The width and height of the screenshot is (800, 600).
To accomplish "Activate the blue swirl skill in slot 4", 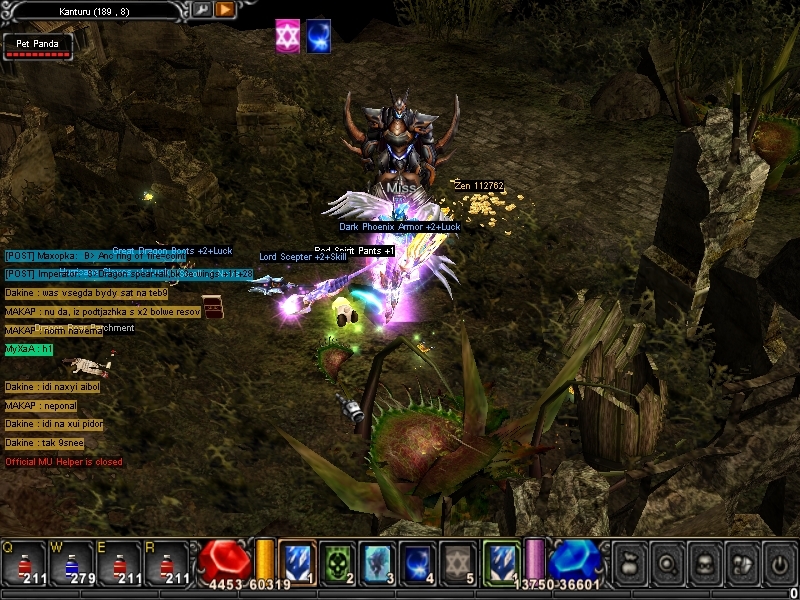I will click(x=417, y=561).
